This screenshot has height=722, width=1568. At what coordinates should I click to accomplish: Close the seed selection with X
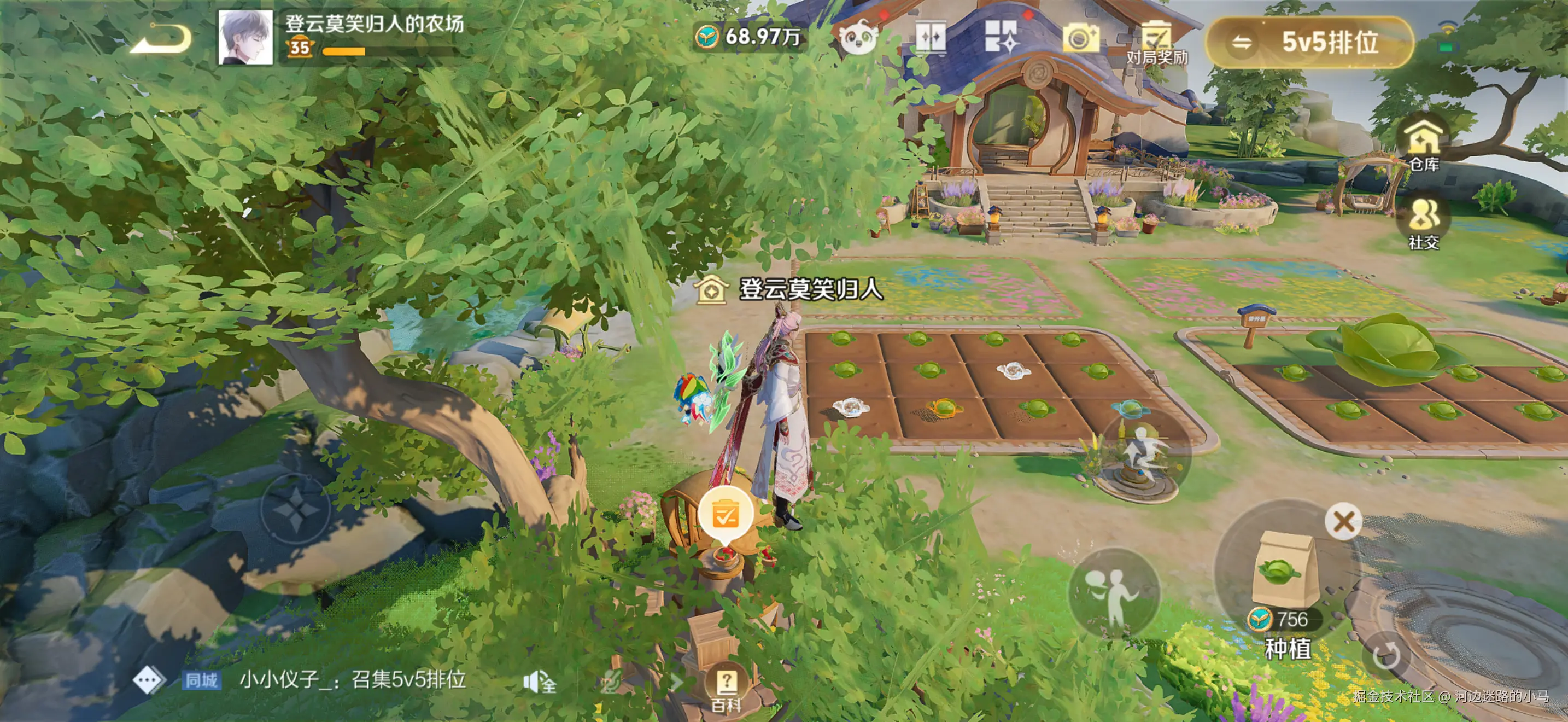pyautogui.click(x=1343, y=522)
